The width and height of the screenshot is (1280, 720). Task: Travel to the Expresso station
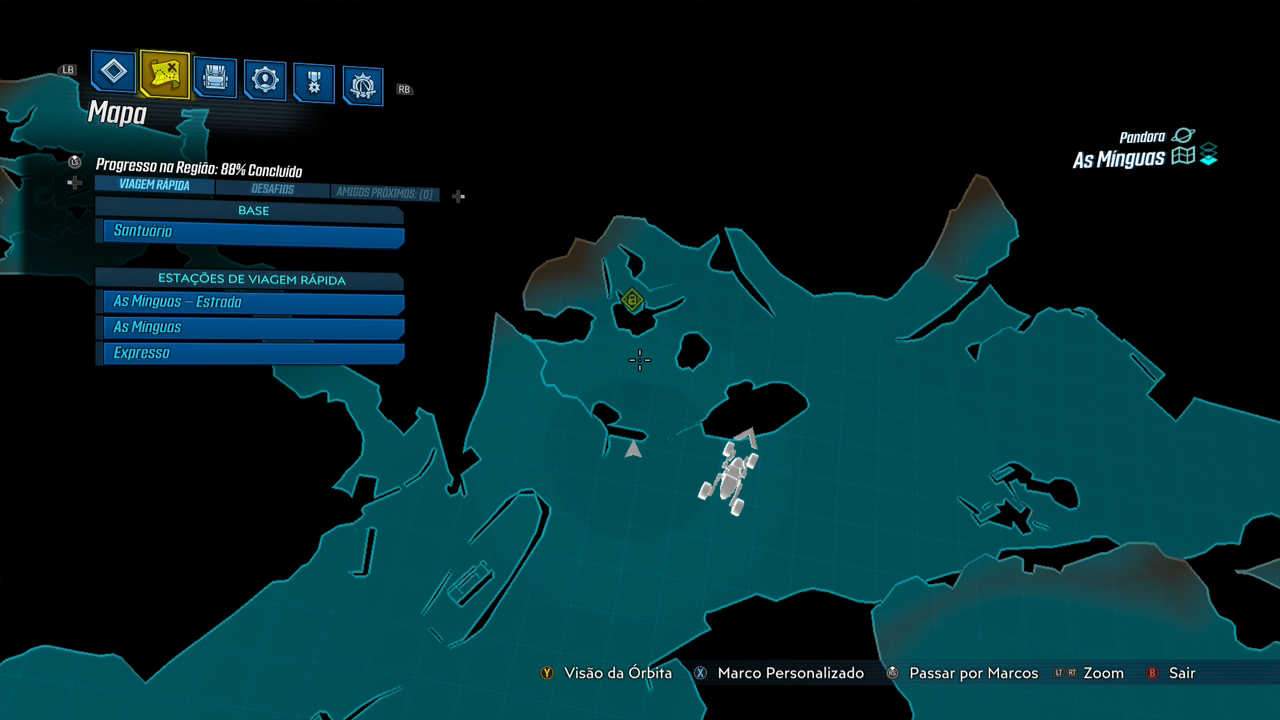point(250,353)
